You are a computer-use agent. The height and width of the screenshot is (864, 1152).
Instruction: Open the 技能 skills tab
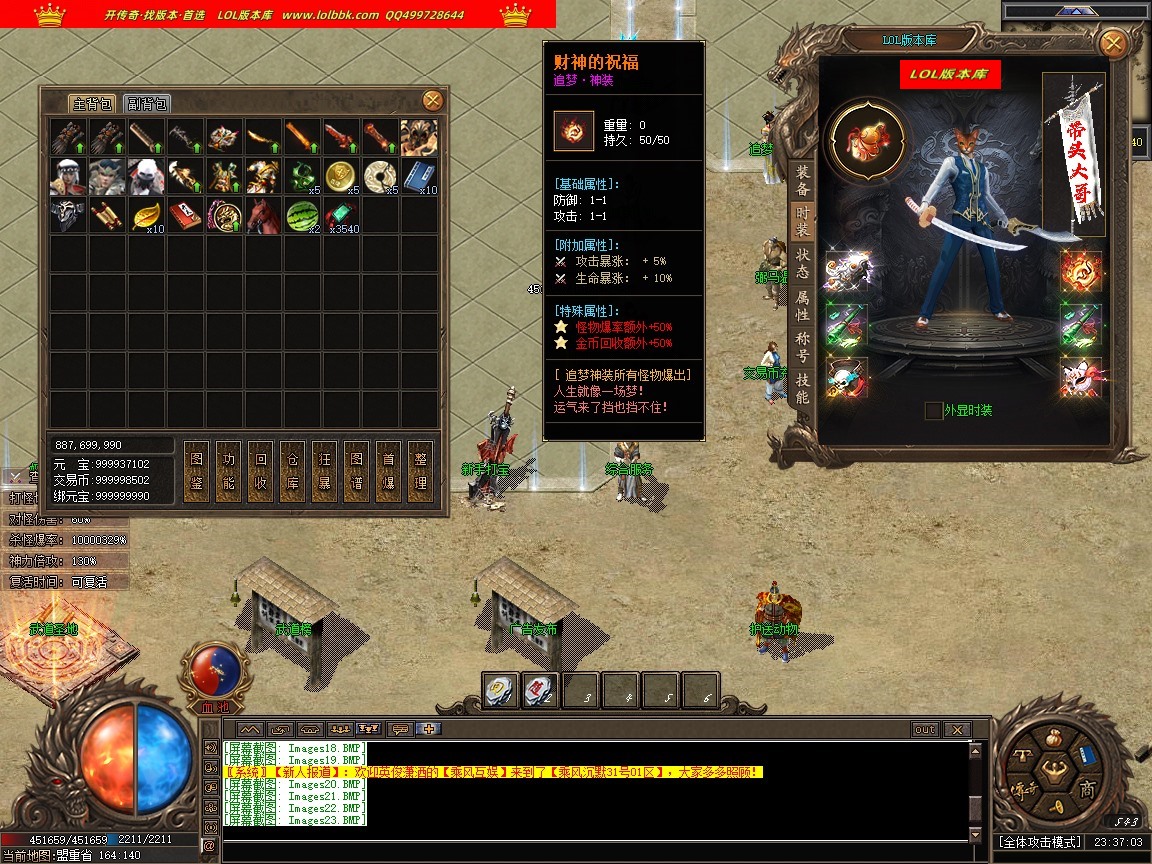pos(802,383)
